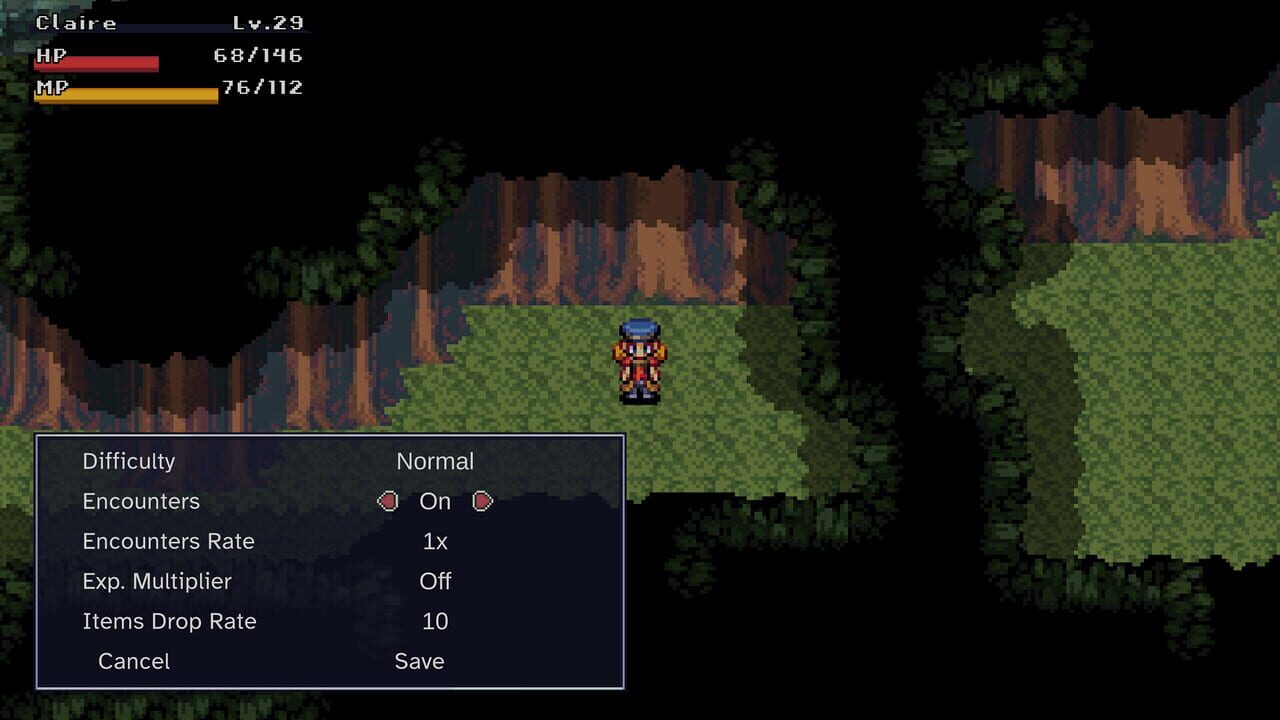Change the 1x Encounters Rate value
The image size is (1280, 720).
tap(435, 541)
